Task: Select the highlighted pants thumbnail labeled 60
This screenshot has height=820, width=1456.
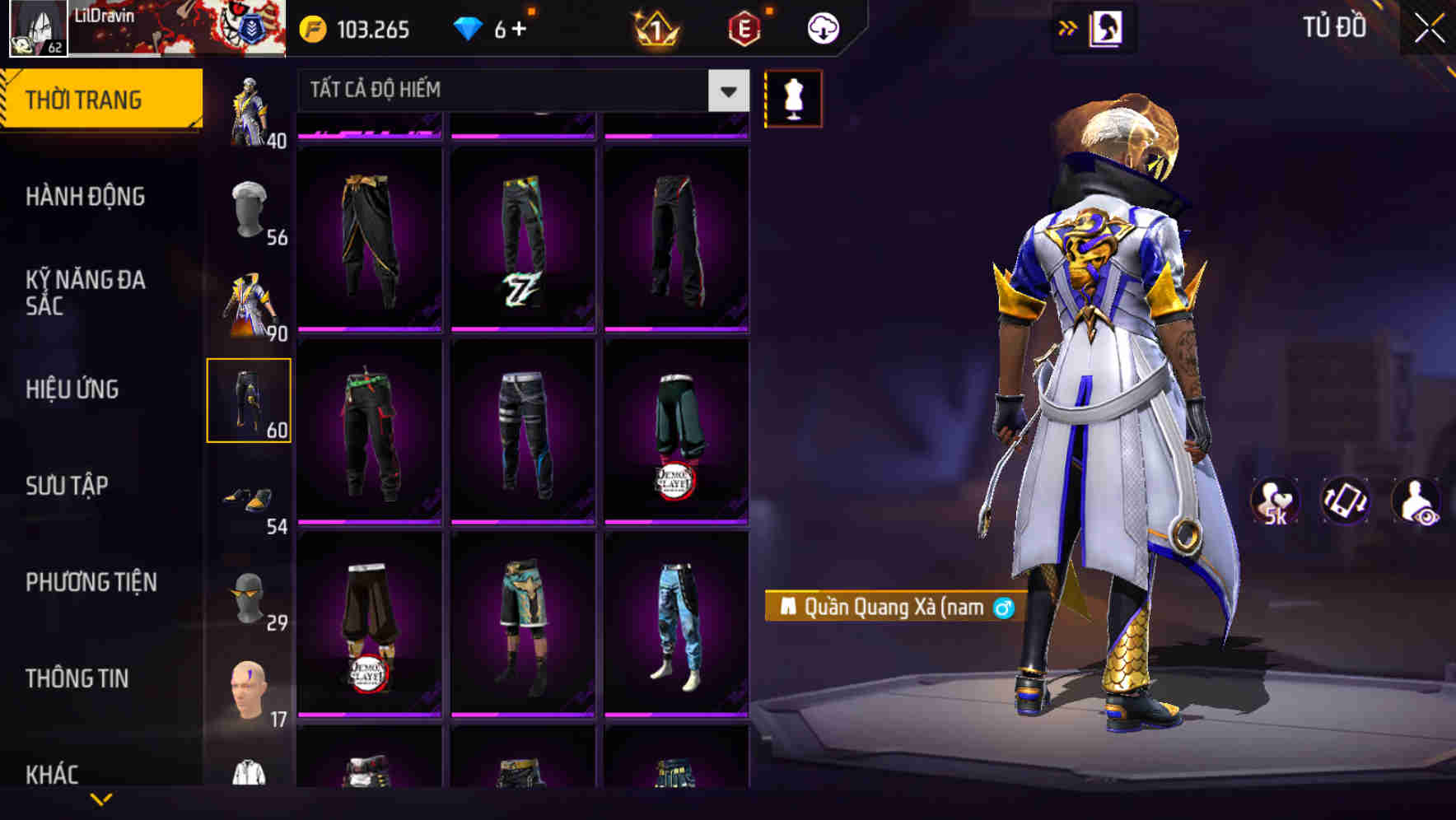Action: pyautogui.click(x=251, y=399)
